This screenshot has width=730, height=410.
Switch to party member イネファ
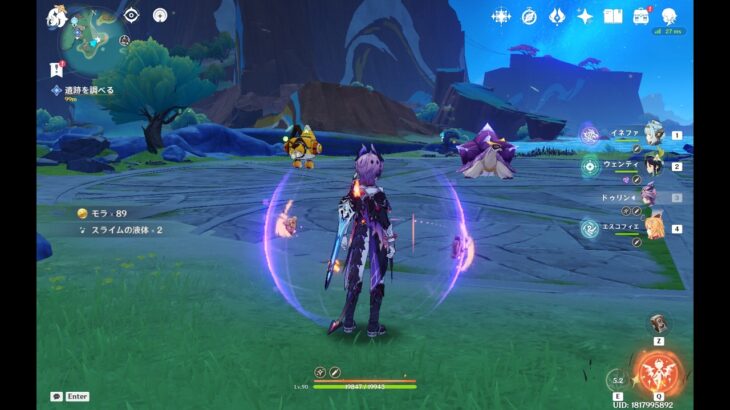pos(653,134)
